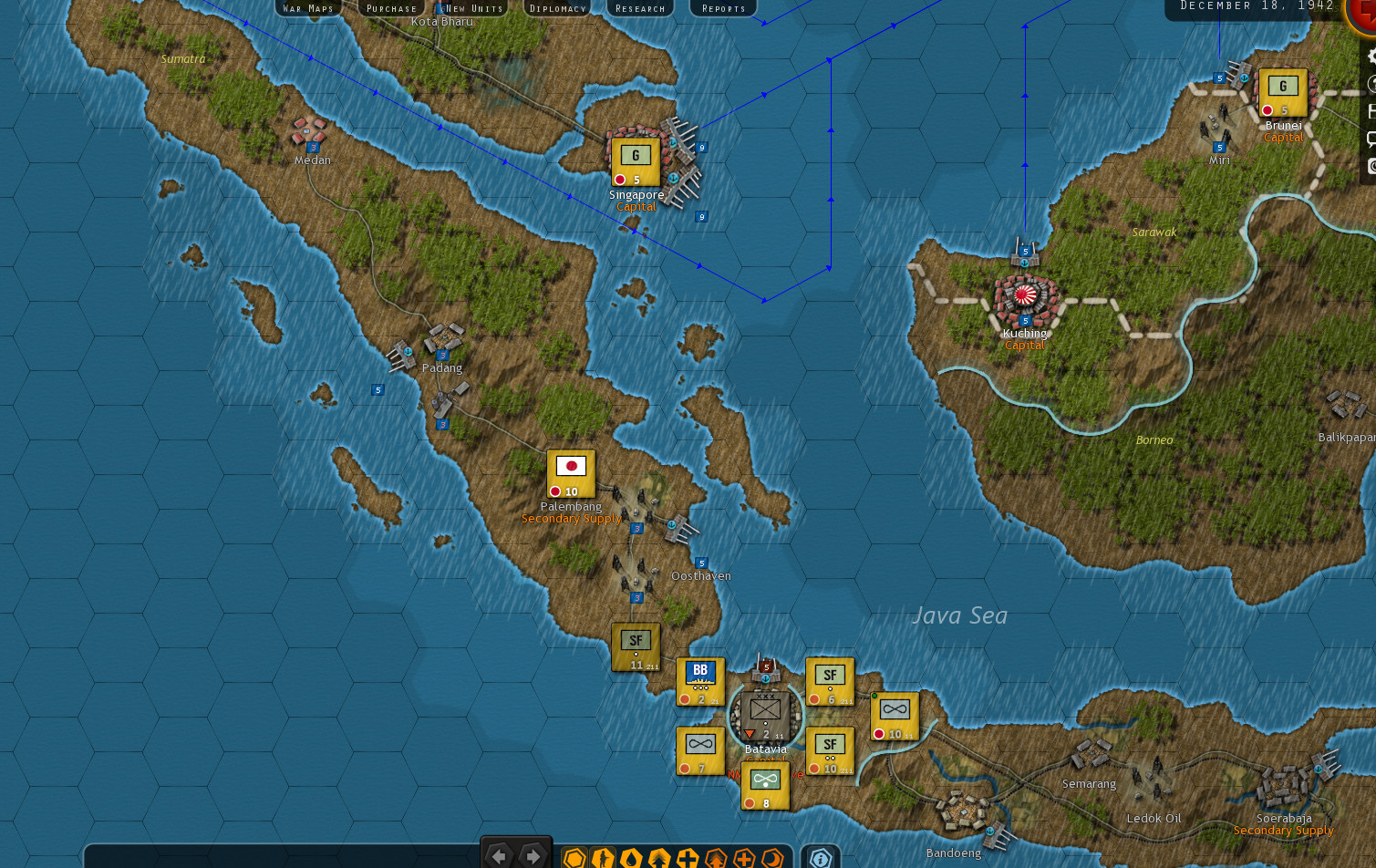Select the HQ unit at Batavia
The height and width of the screenshot is (868, 1376).
click(764, 718)
